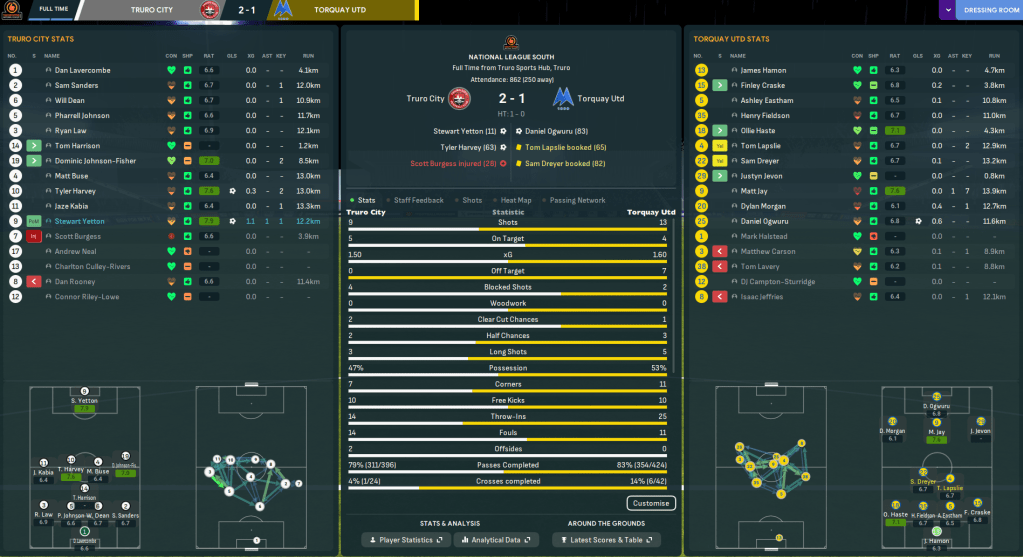Click the Truro City club badge

[459, 99]
